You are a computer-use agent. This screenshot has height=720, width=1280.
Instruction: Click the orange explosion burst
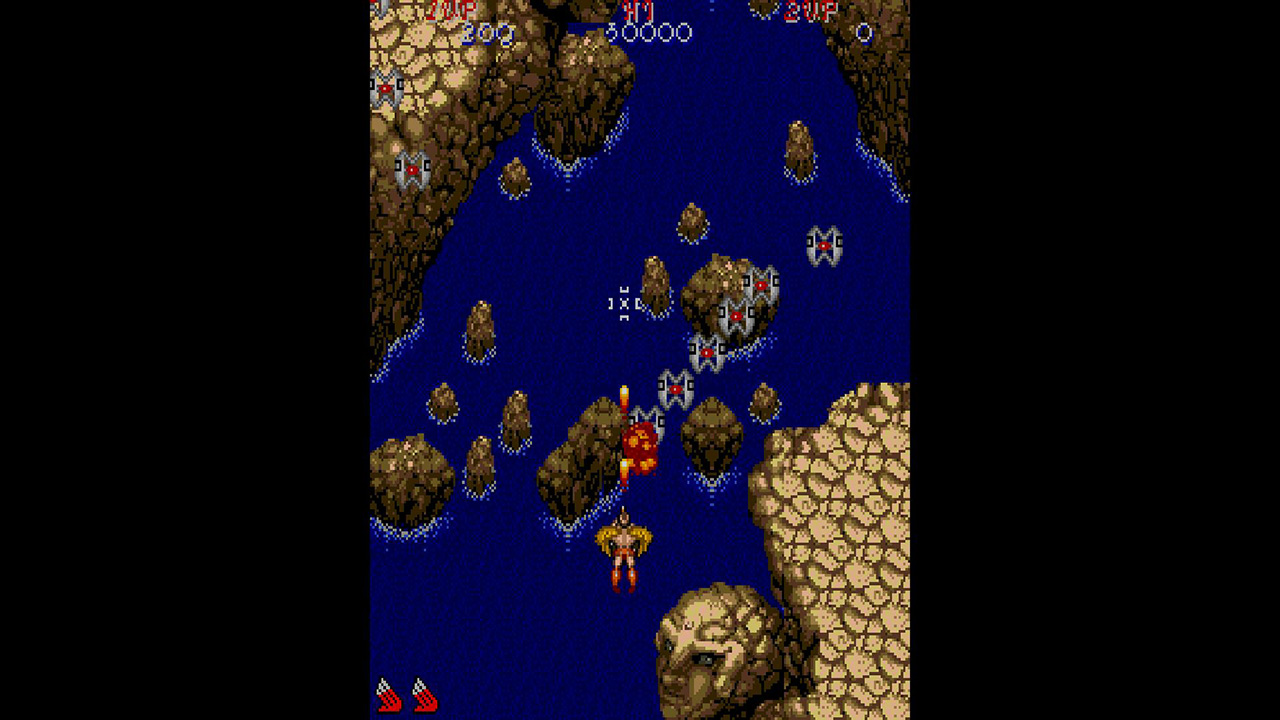(x=641, y=443)
